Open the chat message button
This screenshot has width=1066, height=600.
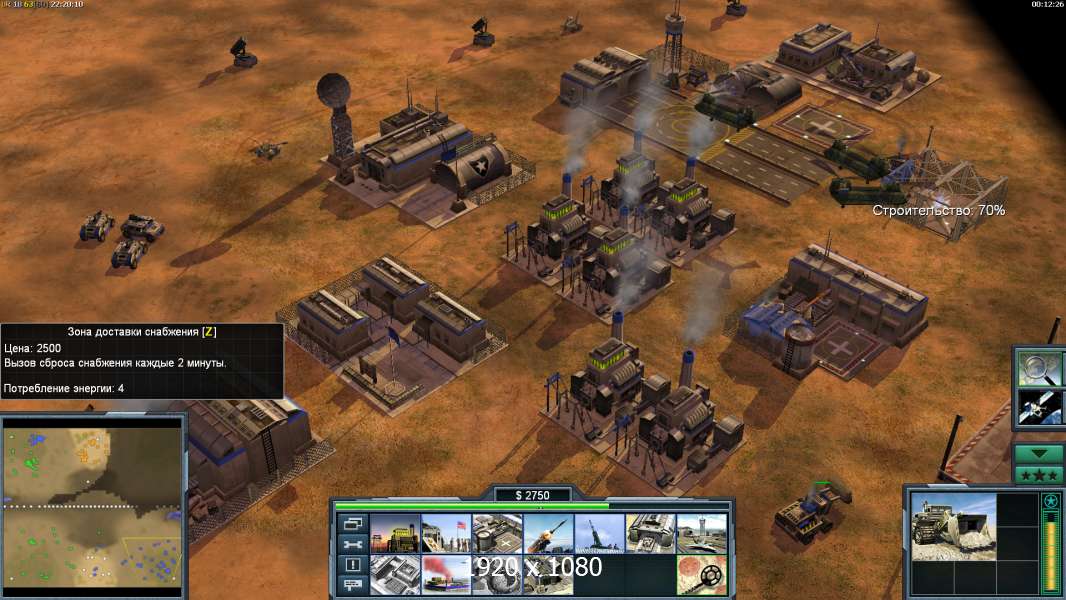pyautogui.click(x=352, y=586)
